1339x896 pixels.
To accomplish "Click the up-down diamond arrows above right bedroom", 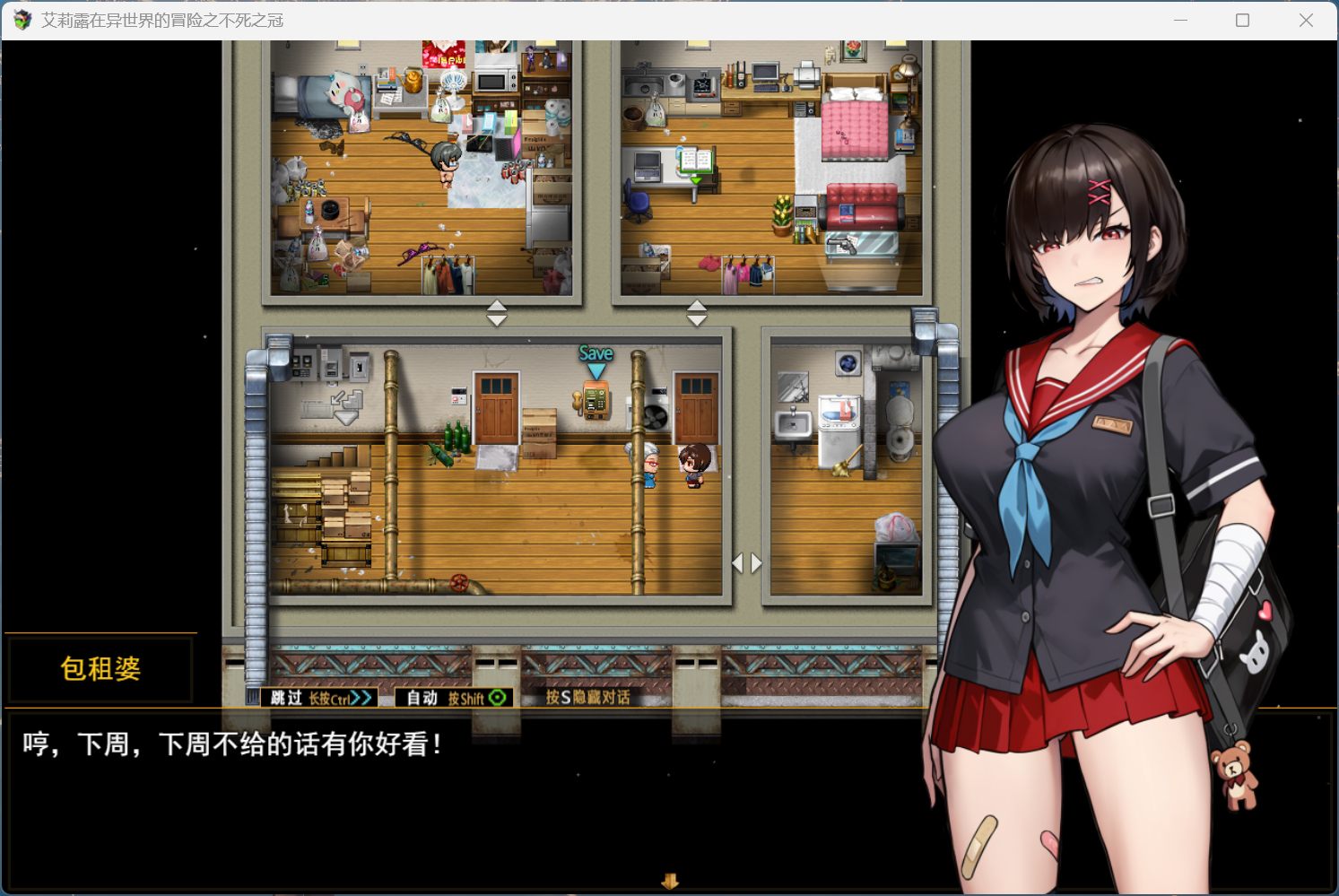I will 696,311.
